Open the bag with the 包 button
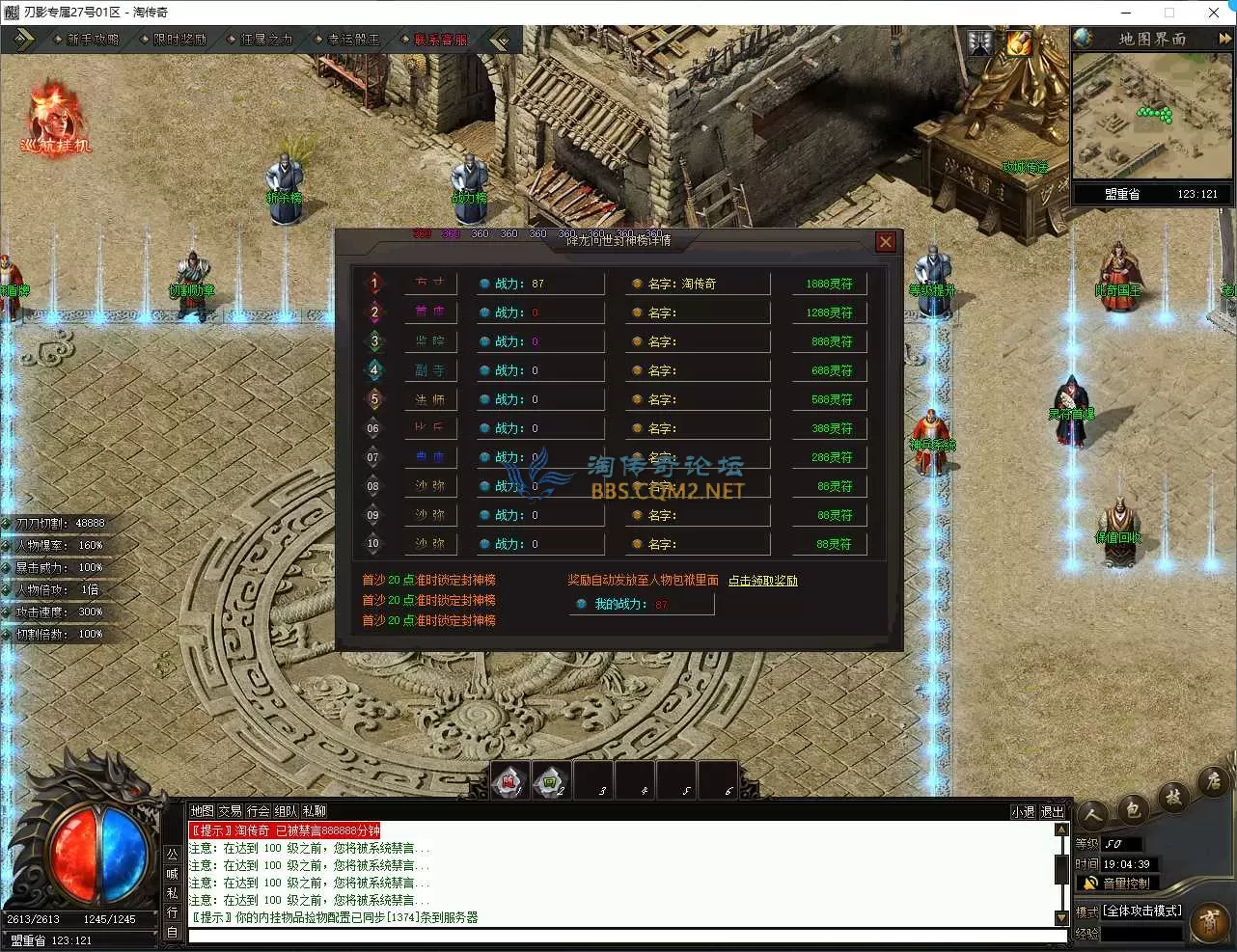This screenshot has height=952, width=1237. click(1134, 808)
